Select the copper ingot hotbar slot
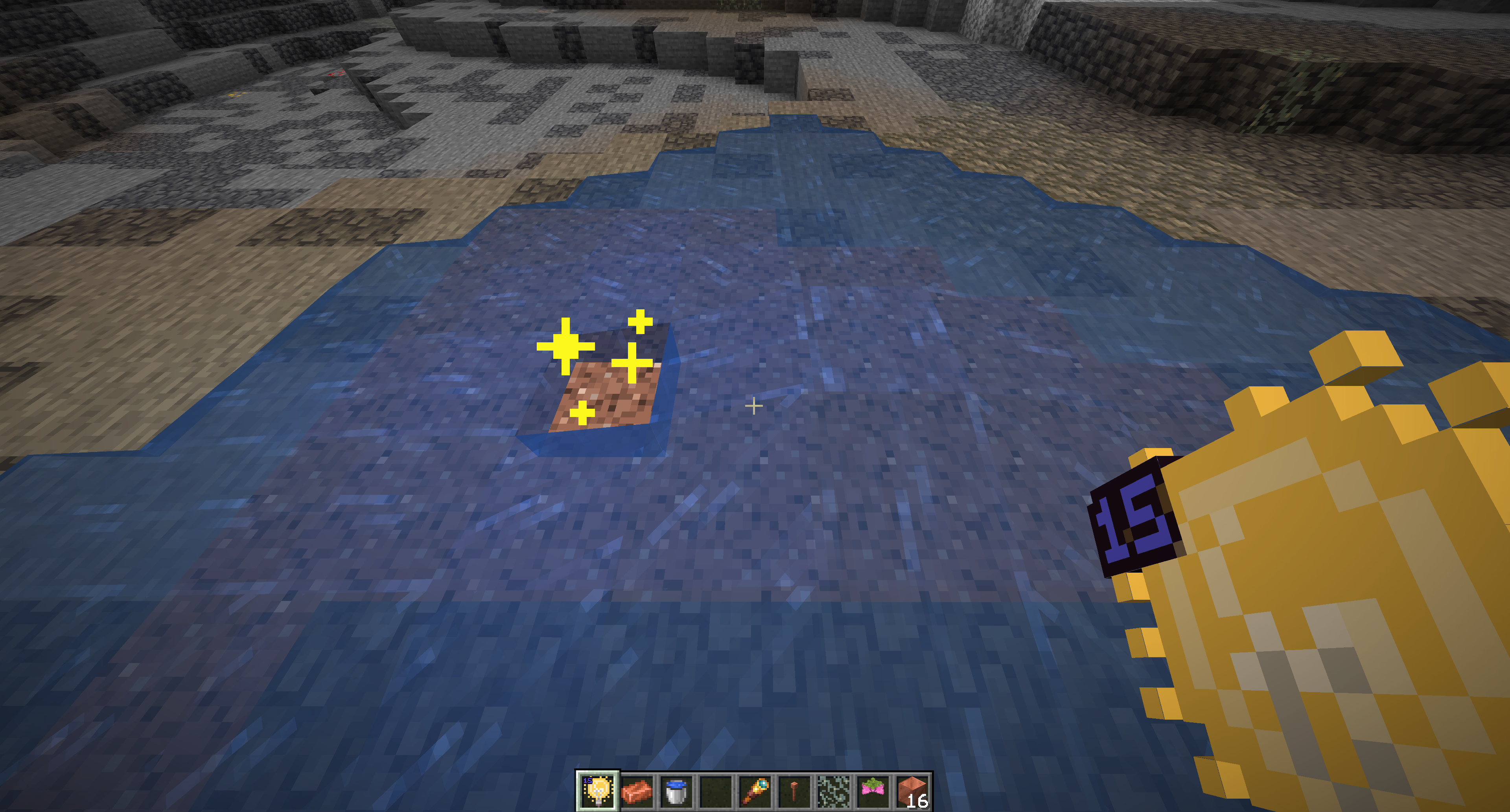Screen dimensions: 1510x812 click(x=637, y=791)
